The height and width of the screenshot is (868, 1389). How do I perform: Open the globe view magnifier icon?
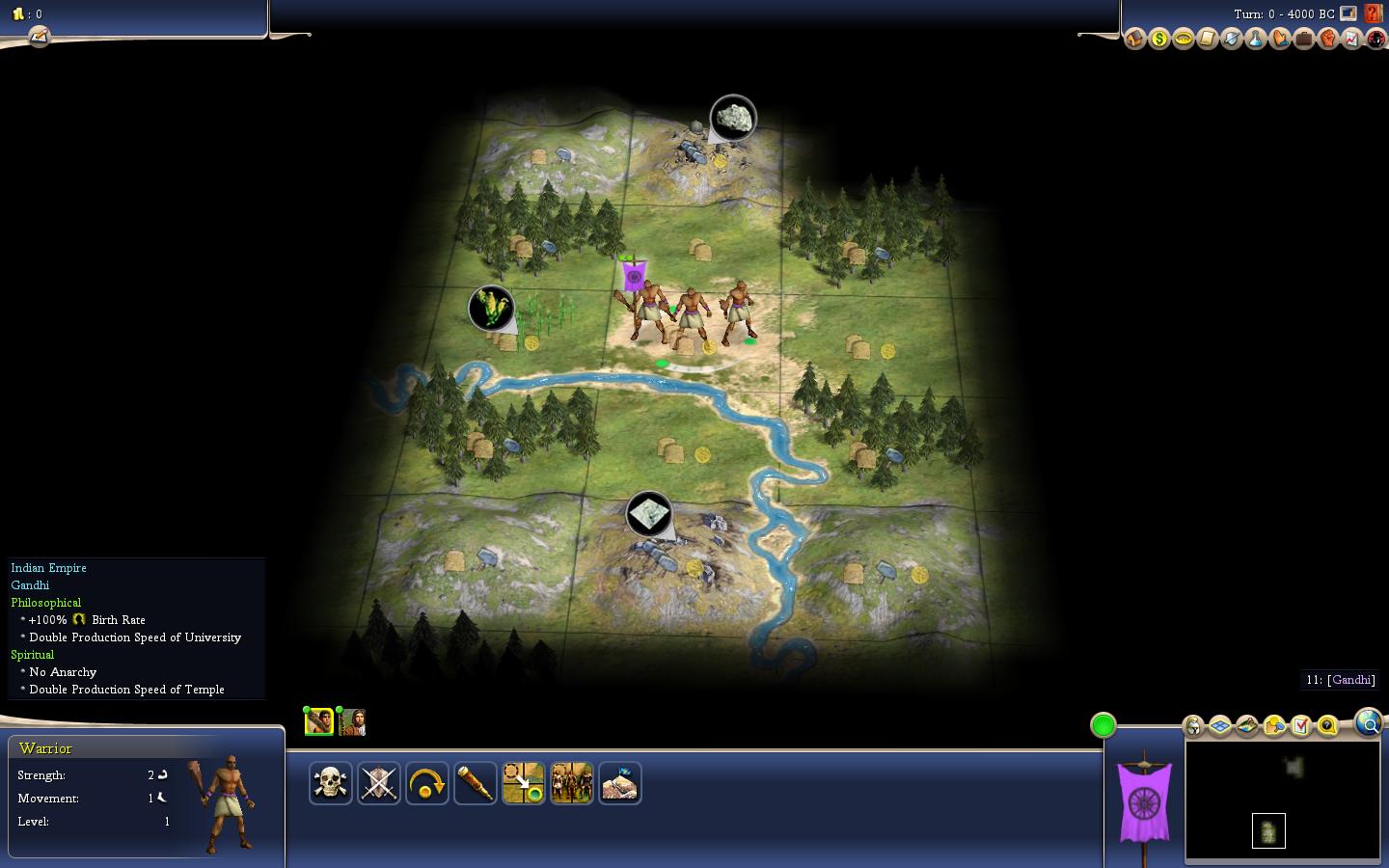pos(1368,721)
